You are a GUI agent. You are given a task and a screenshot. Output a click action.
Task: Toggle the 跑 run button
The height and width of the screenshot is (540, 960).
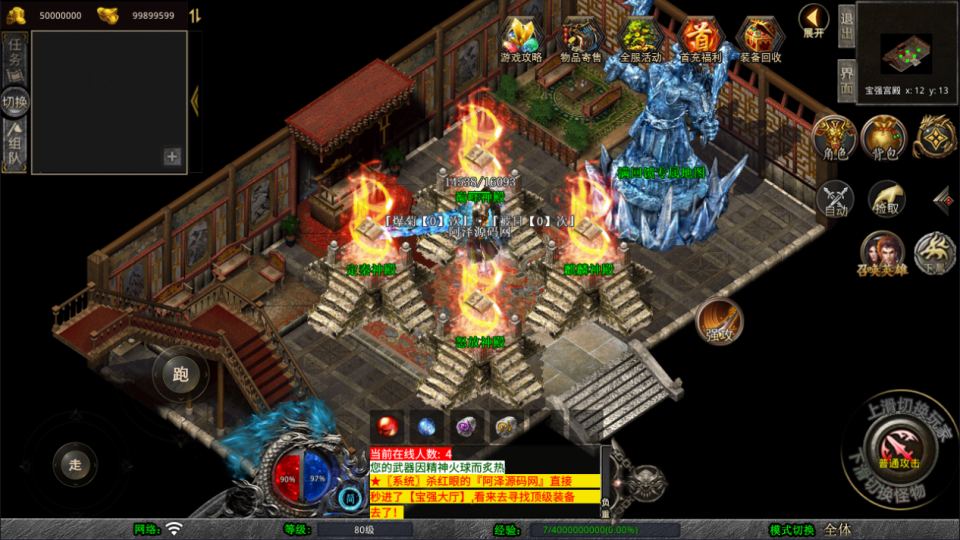(x=180, y=375)
